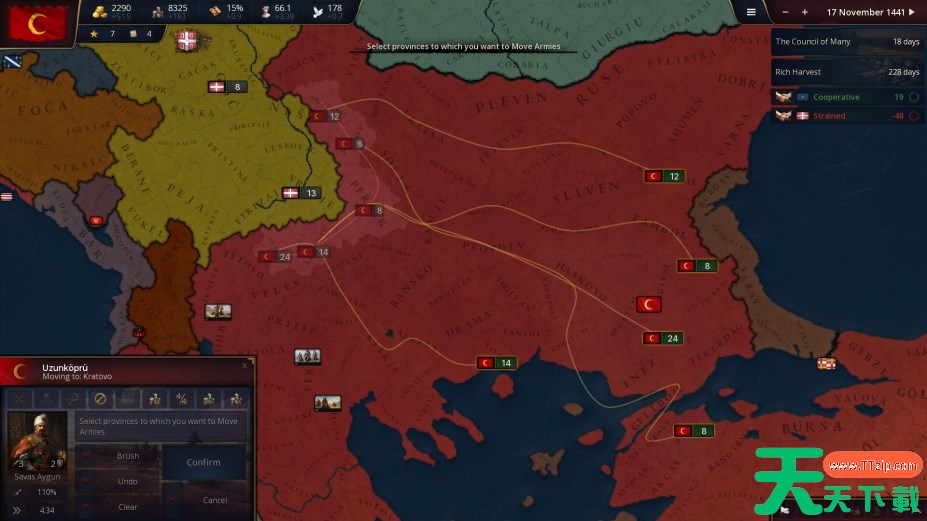Open general Savas Aygun's portrait
The image size is (927, 521).
(37, 441)
